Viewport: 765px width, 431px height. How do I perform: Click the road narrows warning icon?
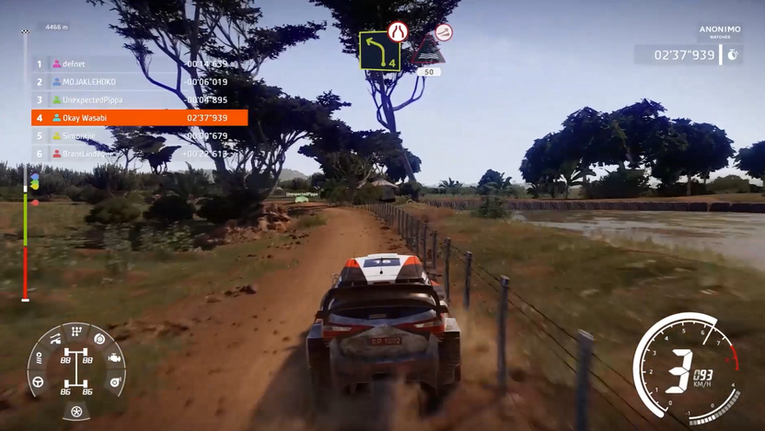pos(398,31)
